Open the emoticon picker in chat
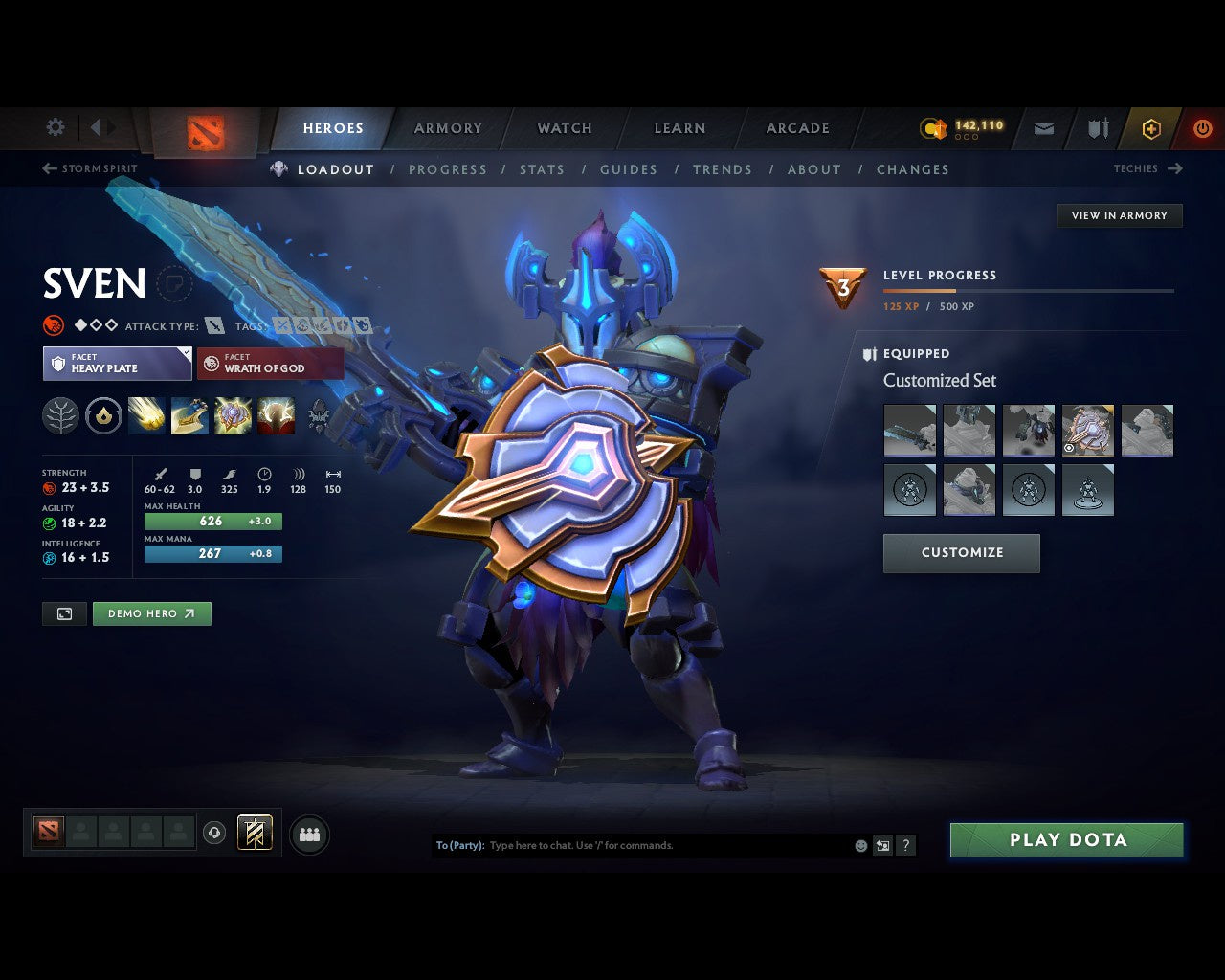 (859, 845)
